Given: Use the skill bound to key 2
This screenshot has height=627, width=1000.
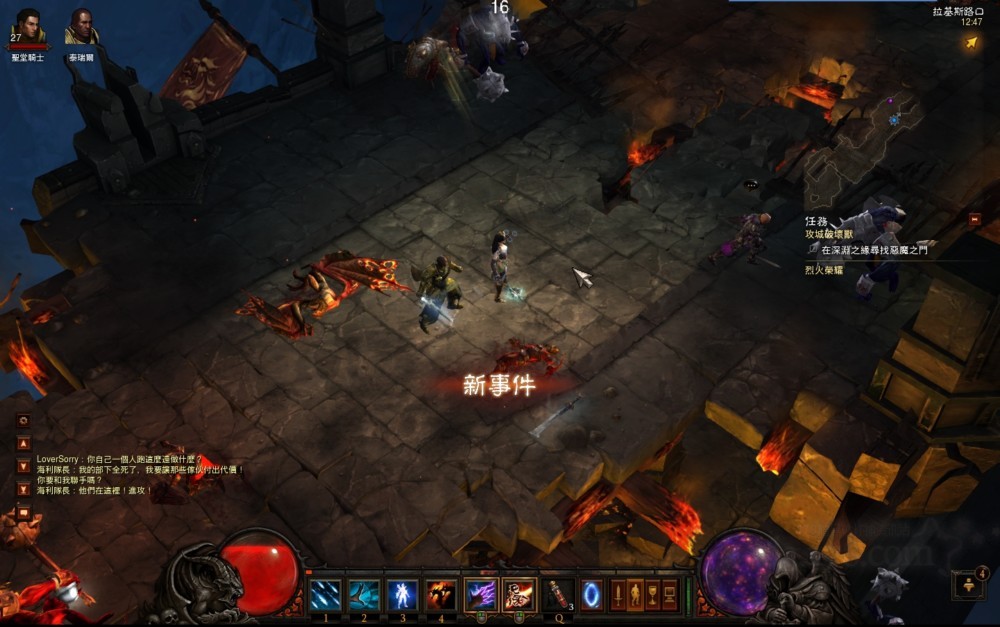Looking at the screenshot, I should pyautogui.click(x=364, y=594).
